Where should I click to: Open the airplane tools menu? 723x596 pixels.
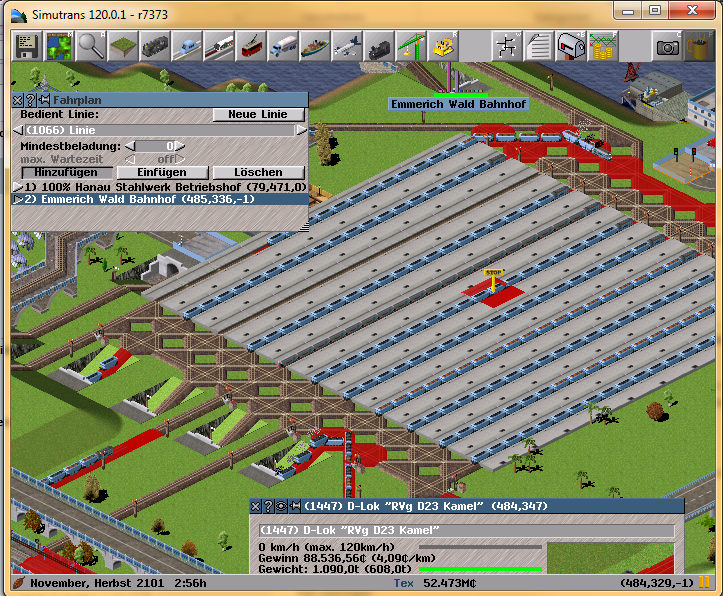pyautogui.click(x=346, y=46)
